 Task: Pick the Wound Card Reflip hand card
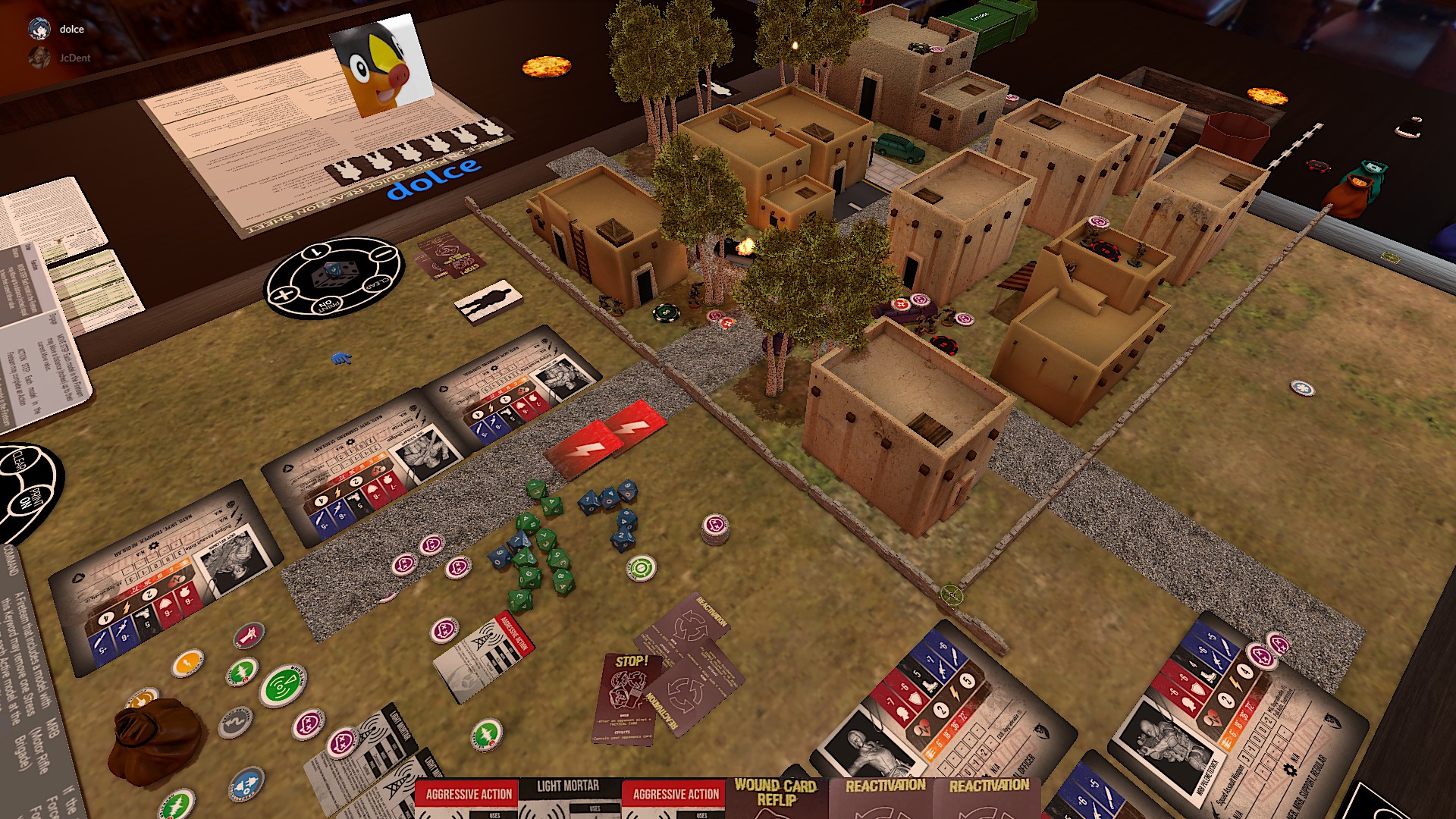[776, 797]
